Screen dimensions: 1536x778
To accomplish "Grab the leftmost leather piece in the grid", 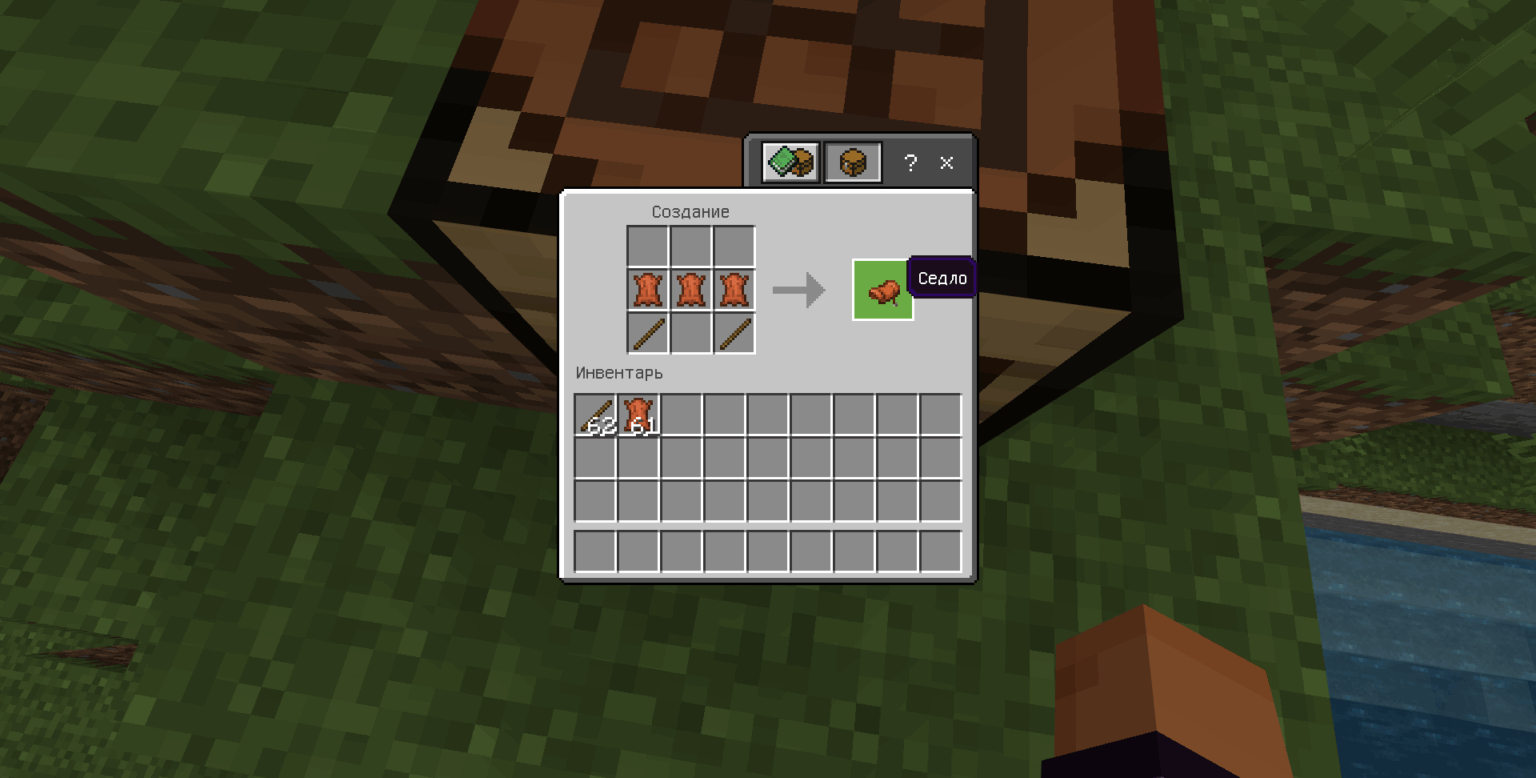I will [648, 288].
